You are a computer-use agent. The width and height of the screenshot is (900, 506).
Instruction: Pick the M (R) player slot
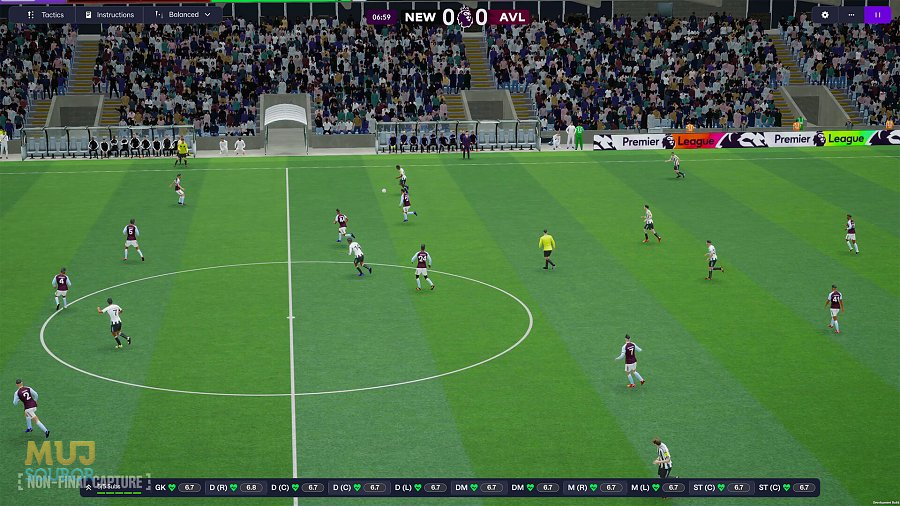[x=602, y=488]
